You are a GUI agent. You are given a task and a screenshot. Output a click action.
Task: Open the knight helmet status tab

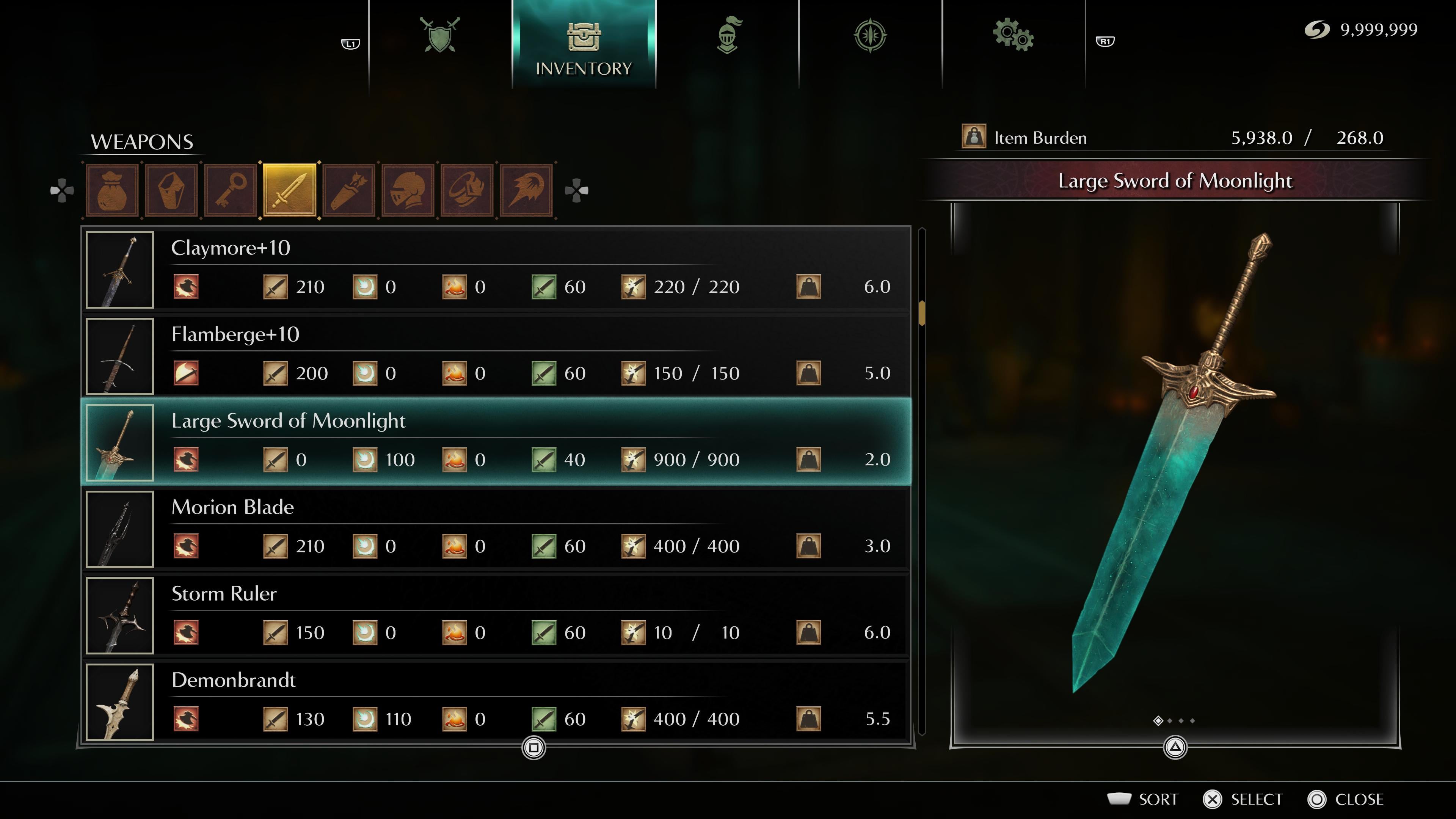click(728, 35)
